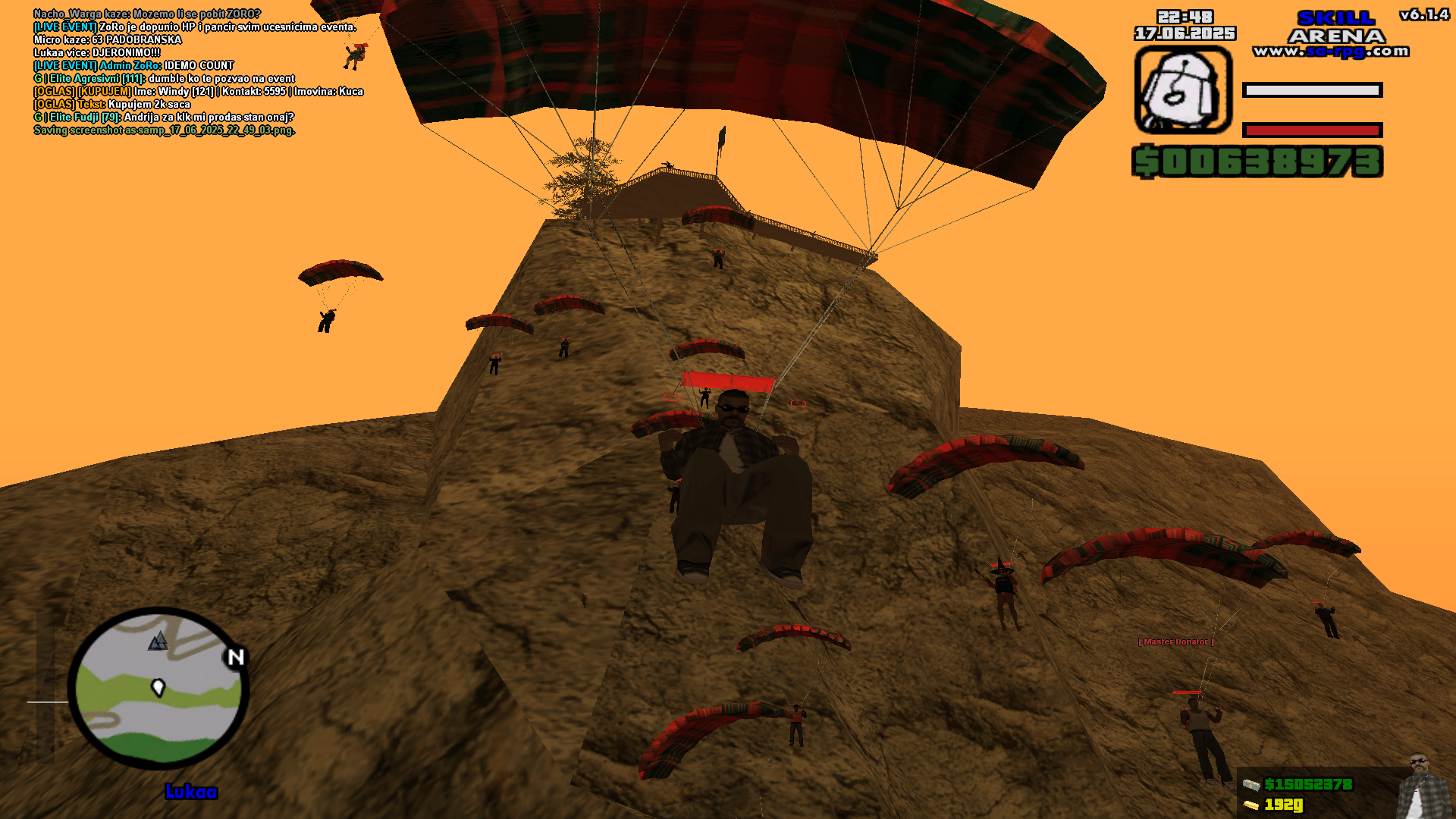This screenshot has width=1456, height=819.
Task: Click the parachute weapon icon in the HUD
Action: (1184, 89)
